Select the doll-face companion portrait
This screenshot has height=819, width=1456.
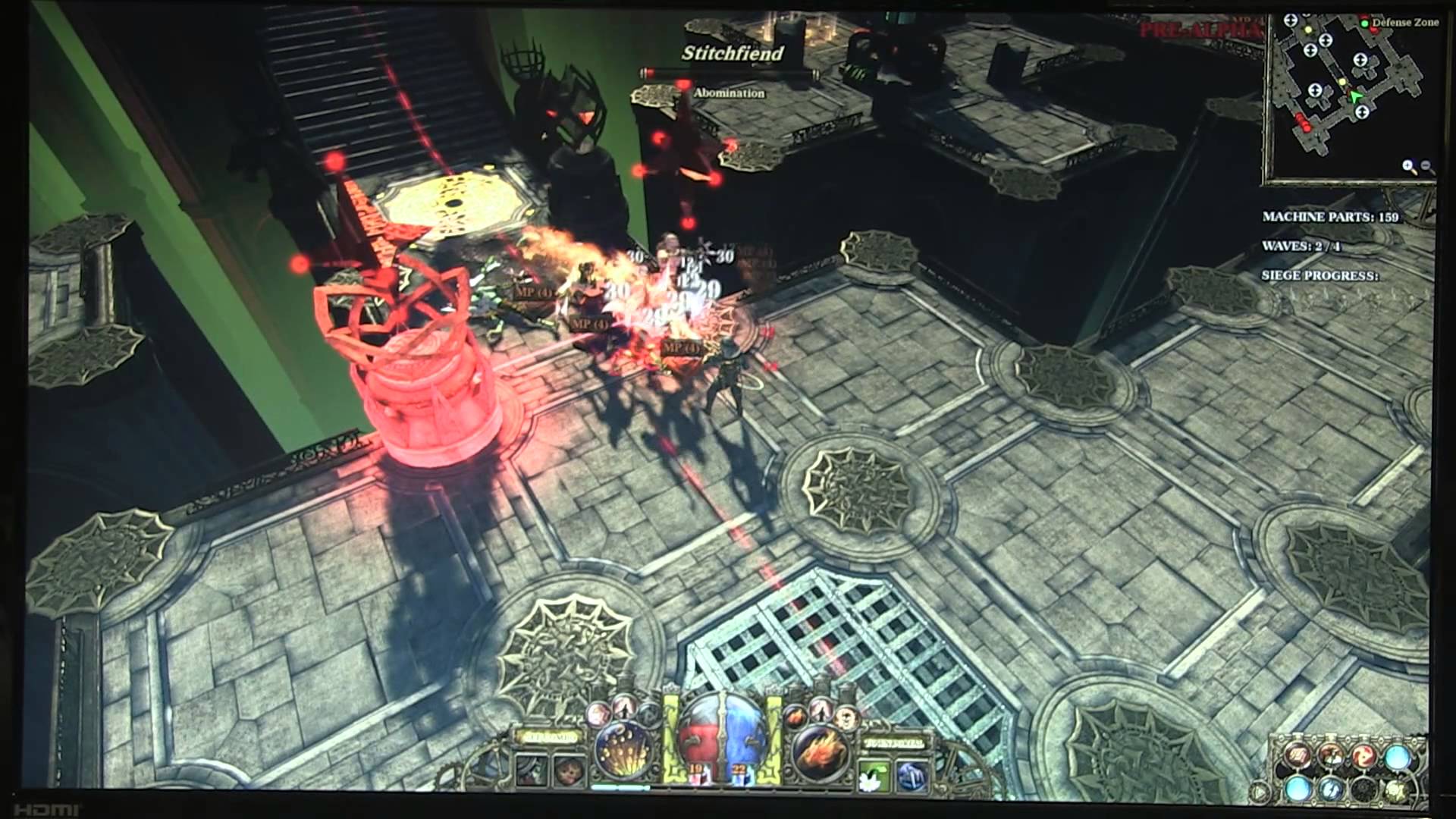point(566,771)
